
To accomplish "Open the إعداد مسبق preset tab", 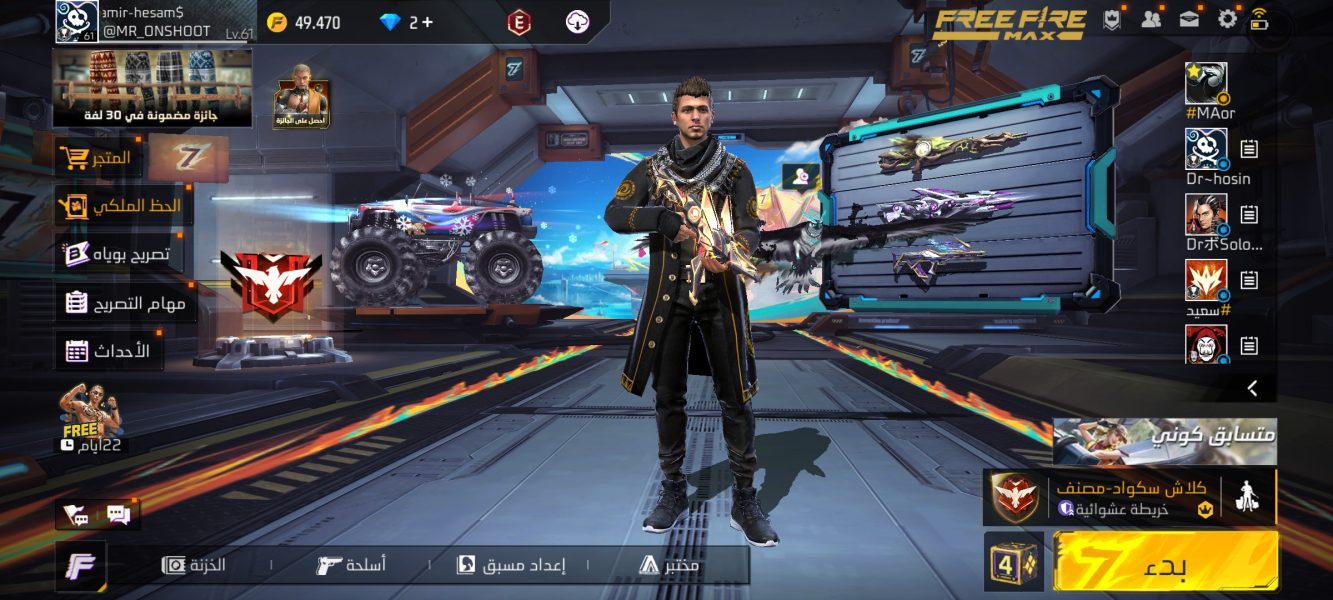I will [x=511, y=565].
